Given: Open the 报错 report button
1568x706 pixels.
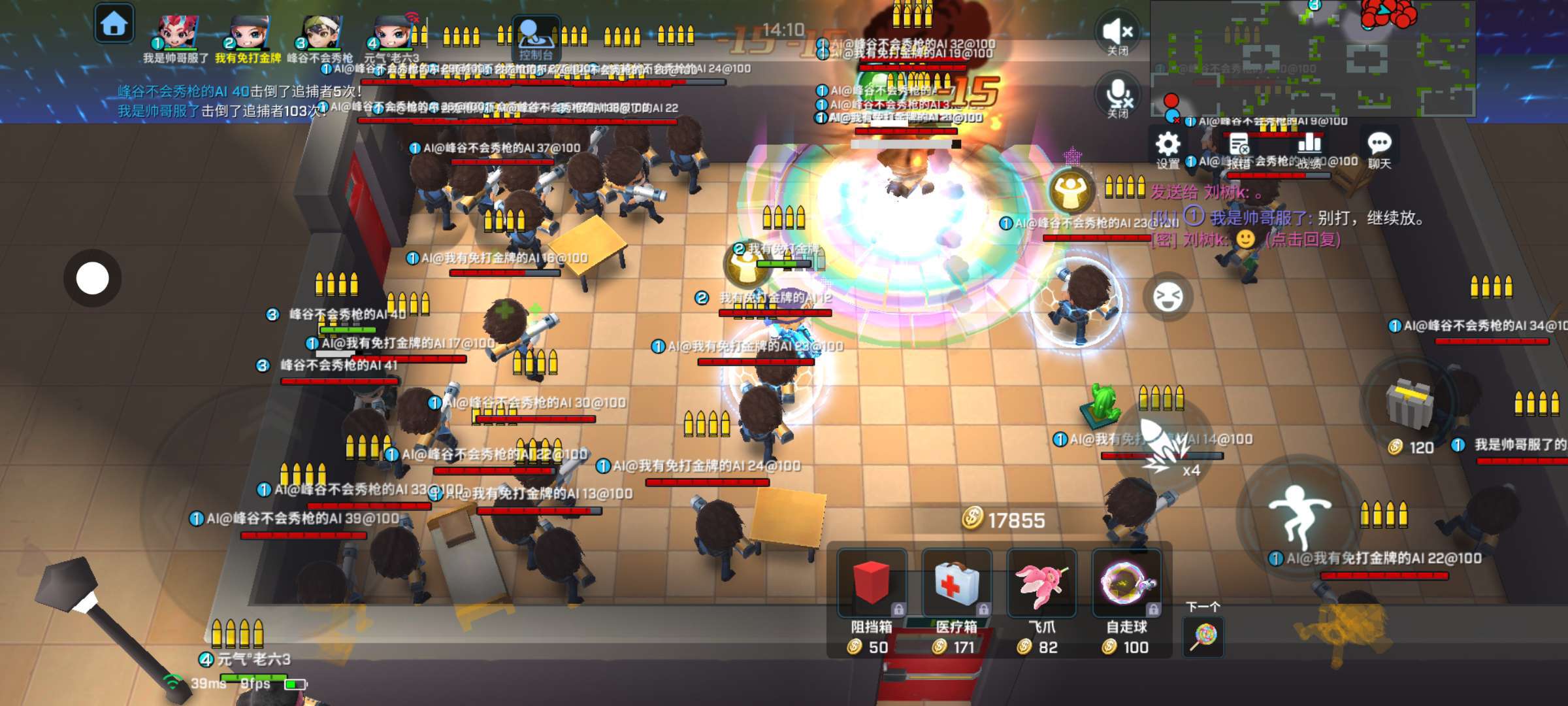Looking at the screenshot, I should pos(1239,148).
